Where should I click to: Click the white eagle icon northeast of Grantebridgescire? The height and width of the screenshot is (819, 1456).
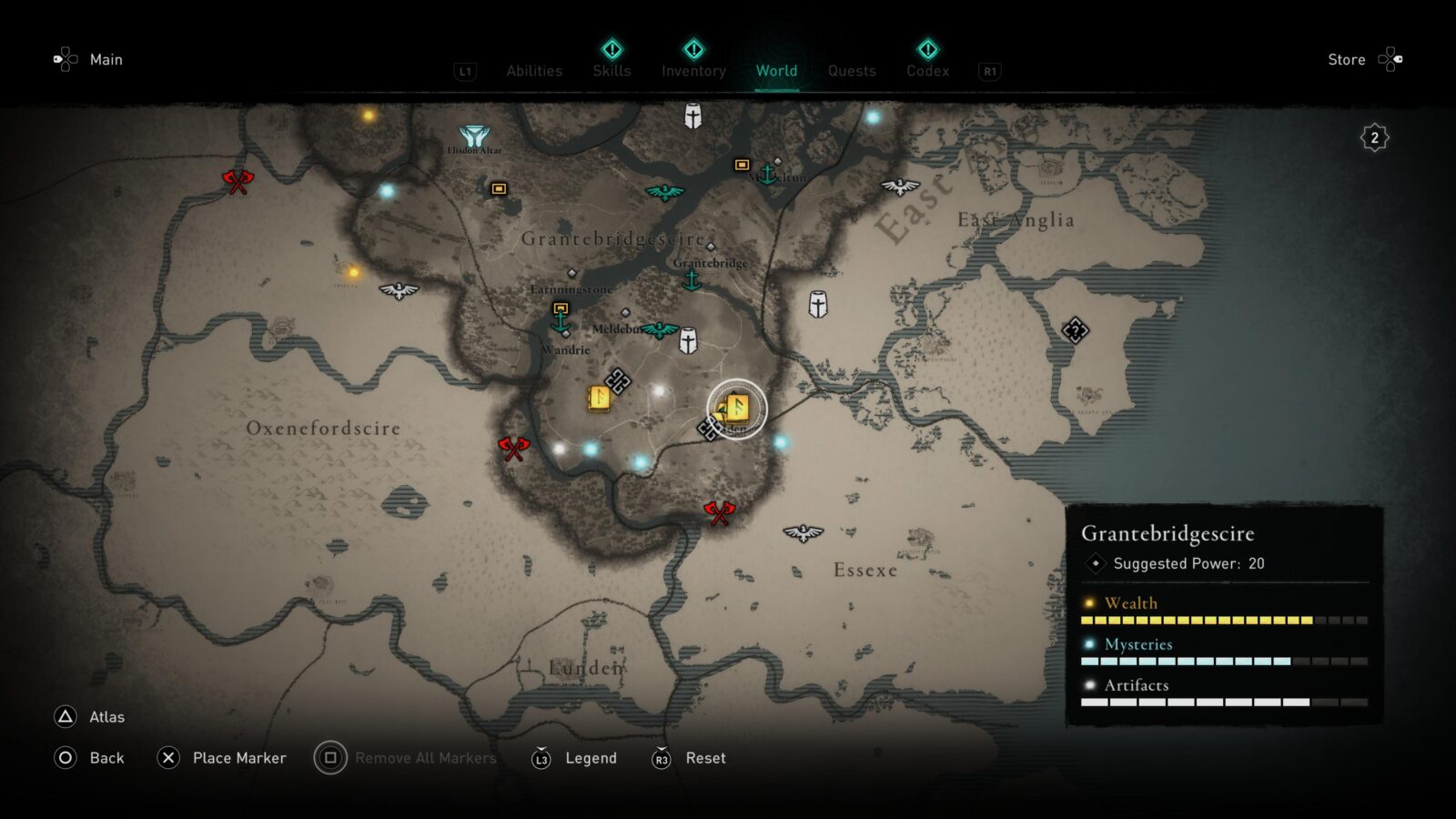click(x=899, y=187)
